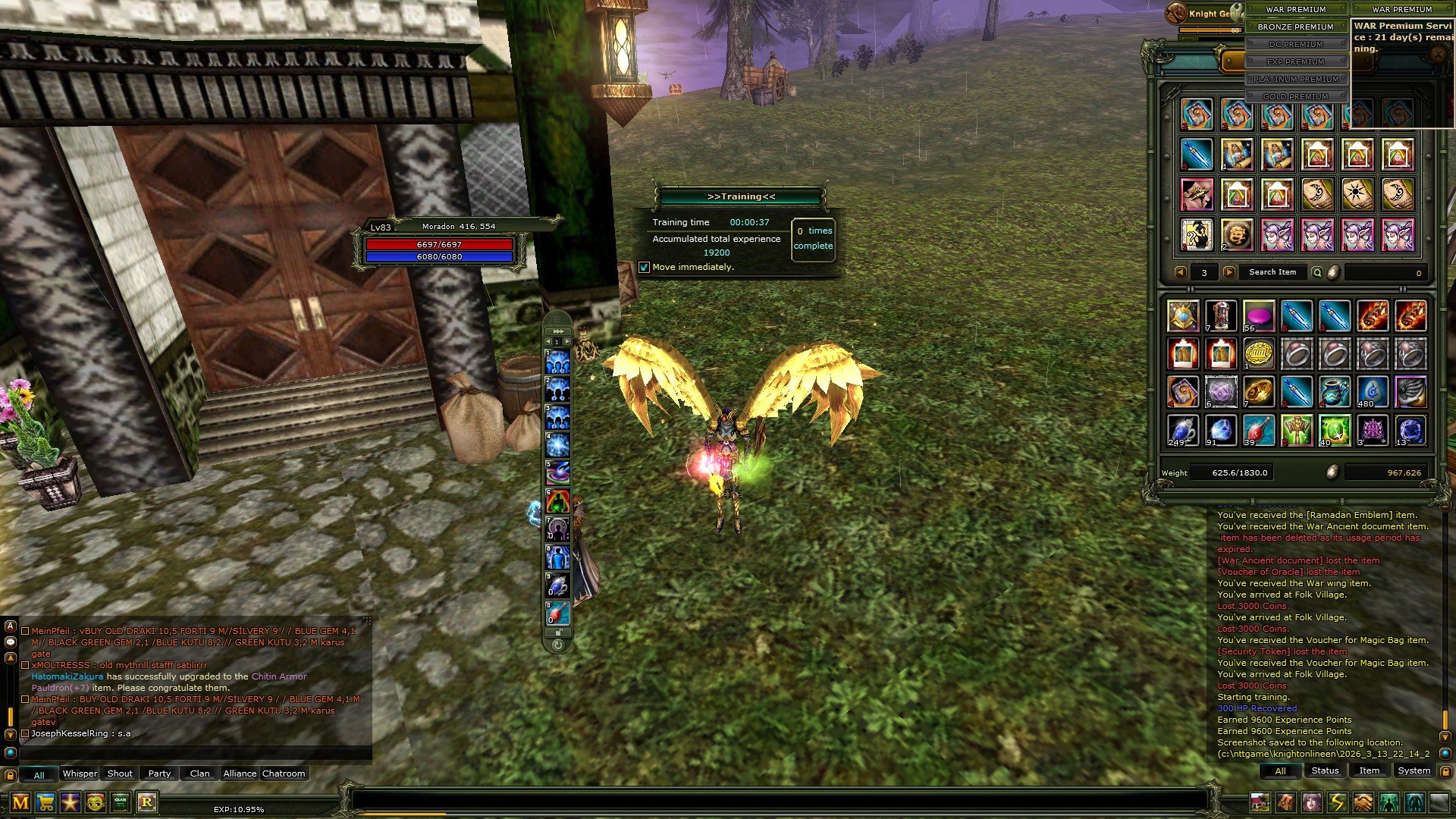Select GOLD PREMIUM from the premium menu

coord(1298,96)
